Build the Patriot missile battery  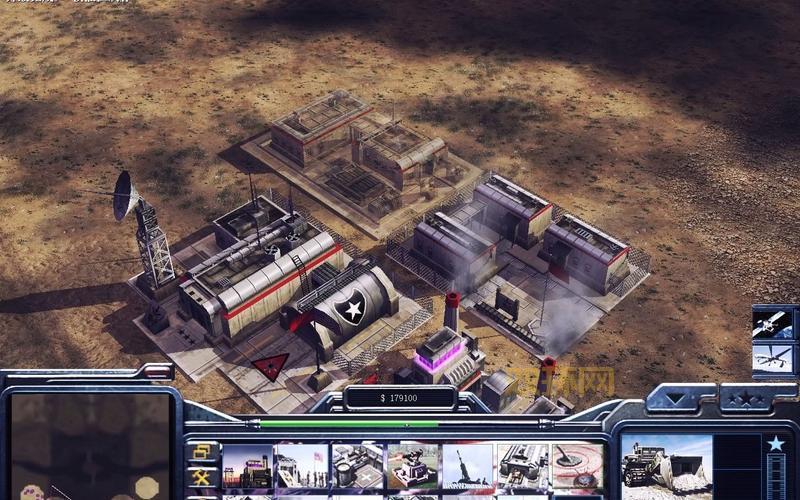click(412, 467)
